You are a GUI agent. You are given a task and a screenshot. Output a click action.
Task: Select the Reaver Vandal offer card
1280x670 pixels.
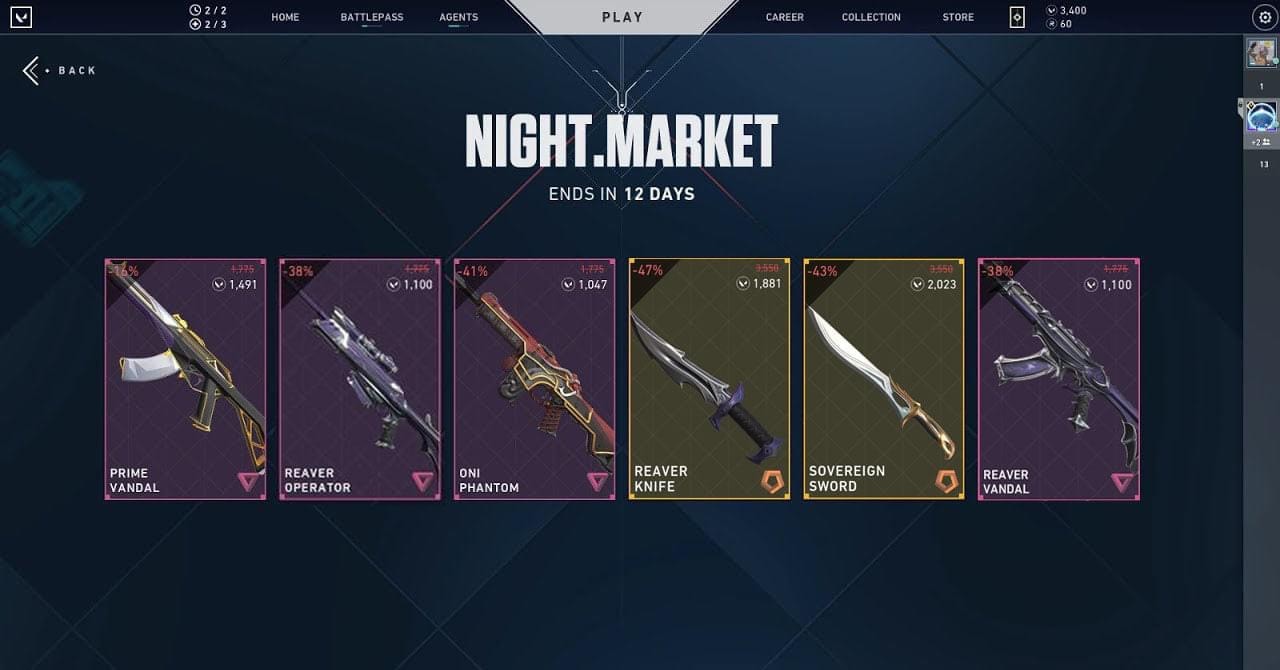point(1059,379)
